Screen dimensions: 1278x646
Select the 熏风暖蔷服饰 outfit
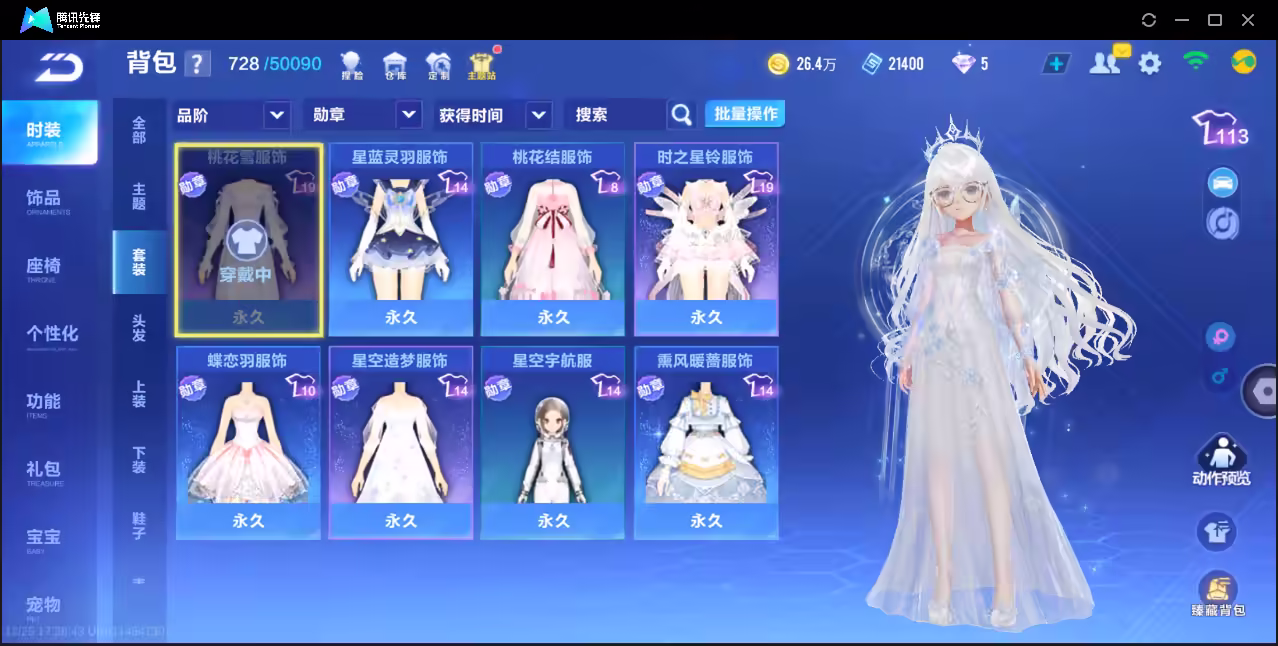click(706, 443)
